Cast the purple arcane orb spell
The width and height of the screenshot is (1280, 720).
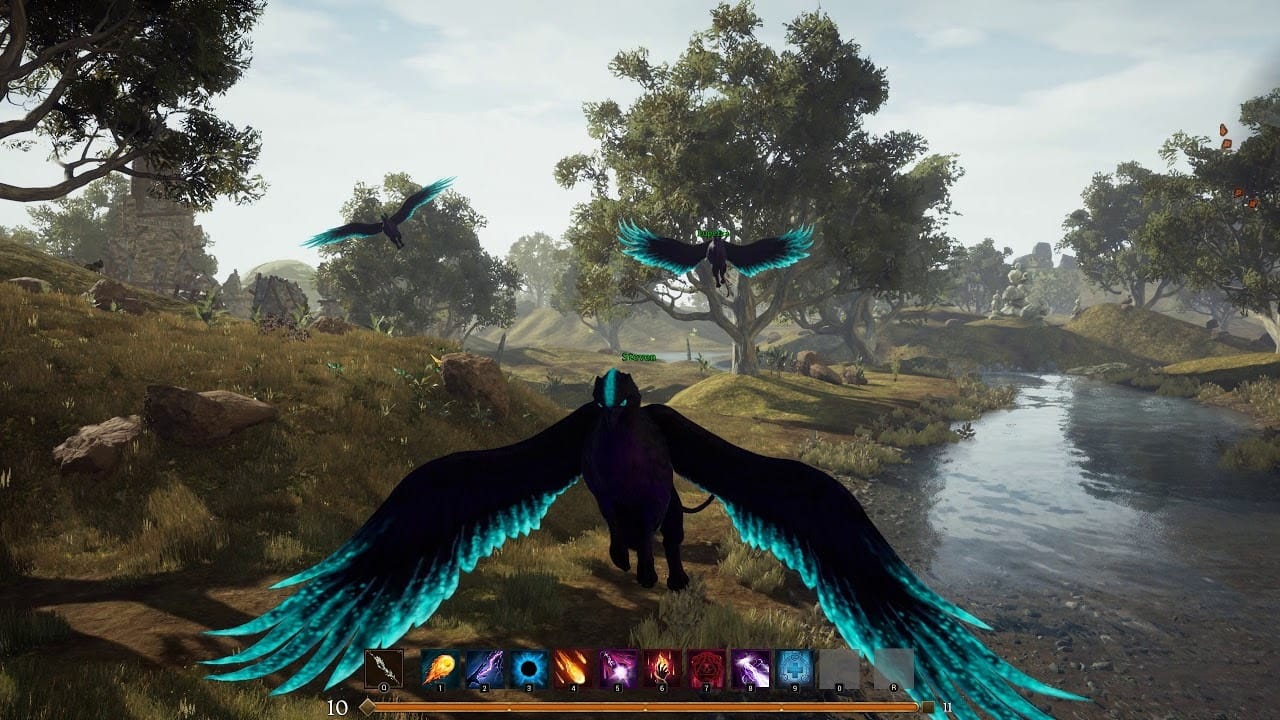coord(618,668)
